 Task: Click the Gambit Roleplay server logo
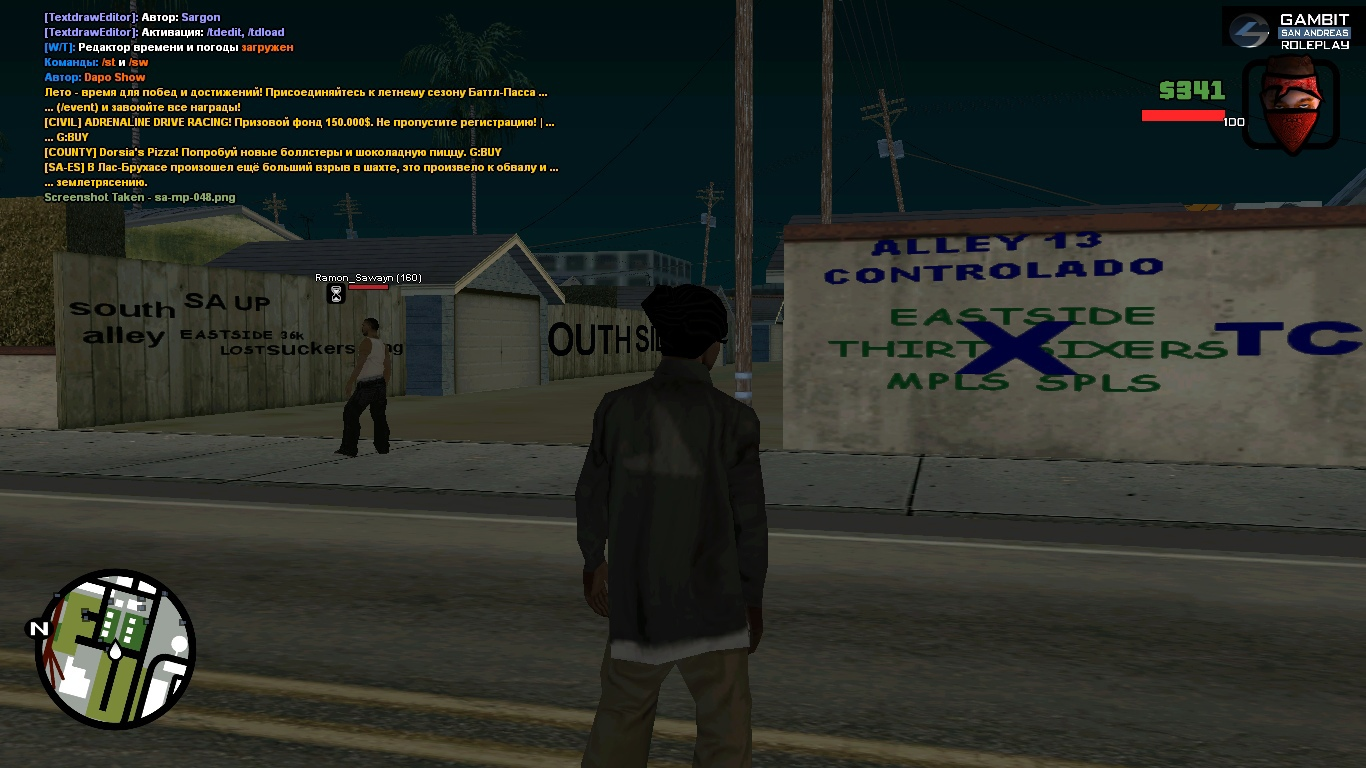click(1290, 29)
